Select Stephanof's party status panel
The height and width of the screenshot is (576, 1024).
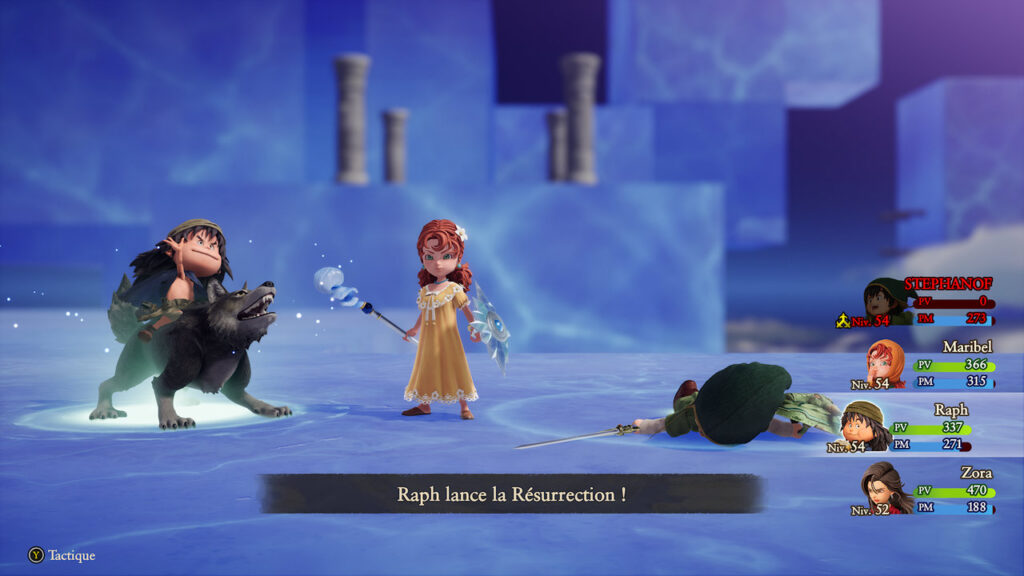point(928,302)
